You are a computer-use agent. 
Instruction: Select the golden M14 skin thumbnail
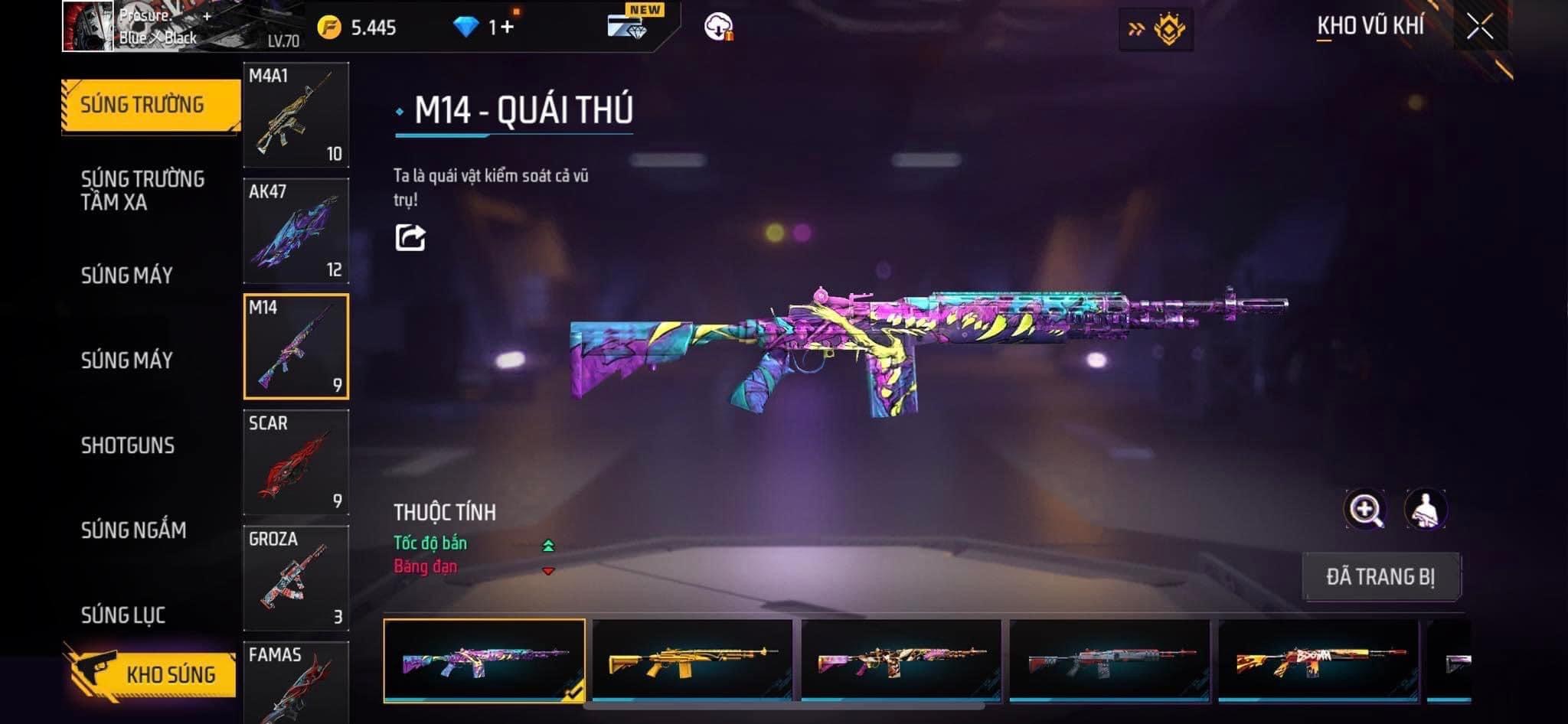(x=692, y=660)
